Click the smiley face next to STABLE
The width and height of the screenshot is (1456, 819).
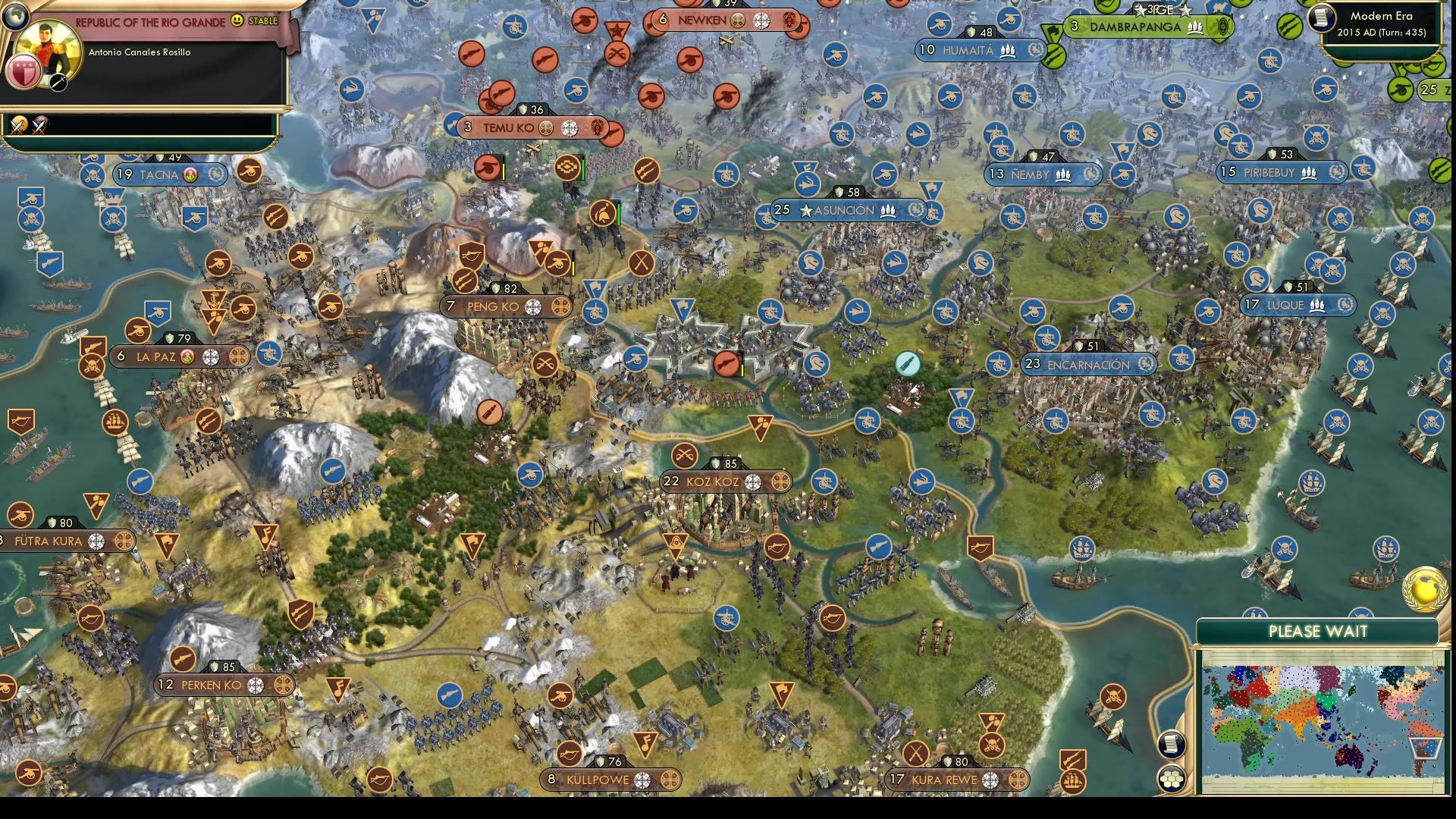[x=237, y=21]
